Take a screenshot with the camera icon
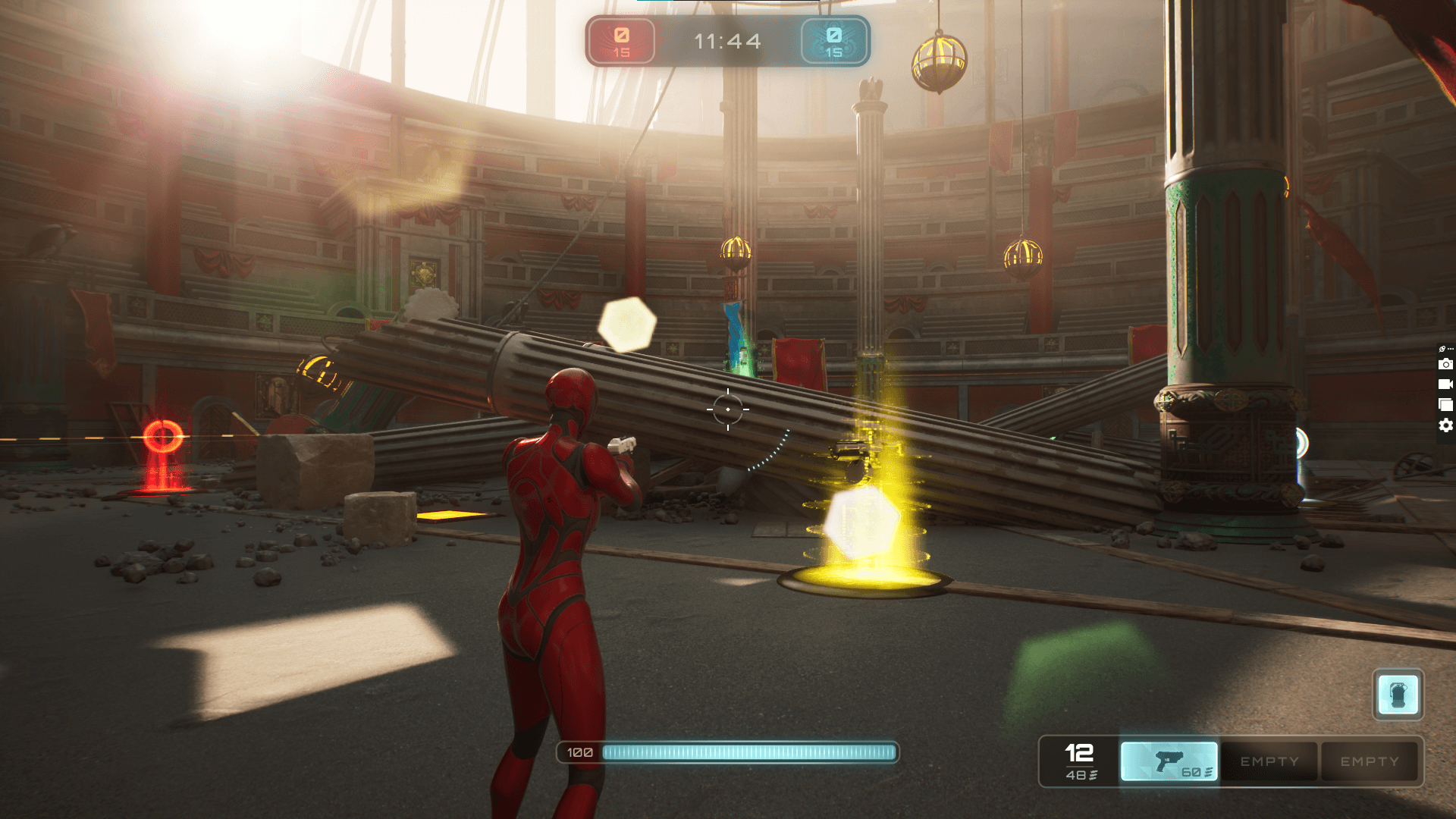 [x=1445, y=365]
